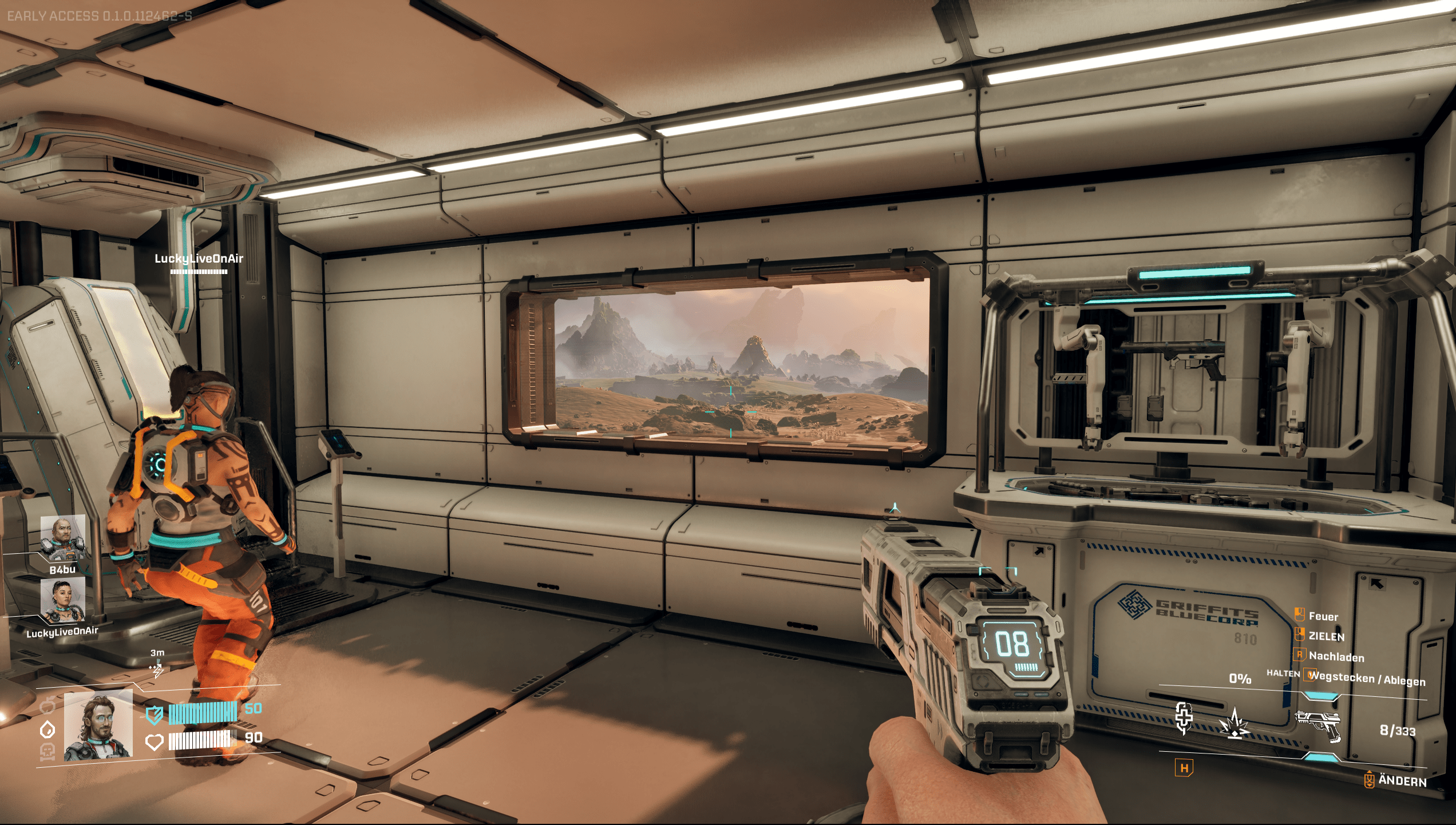The image size is (1456, 825).
Task: Inspect the skull and bones status icon
Action: [x=48, y=752]
